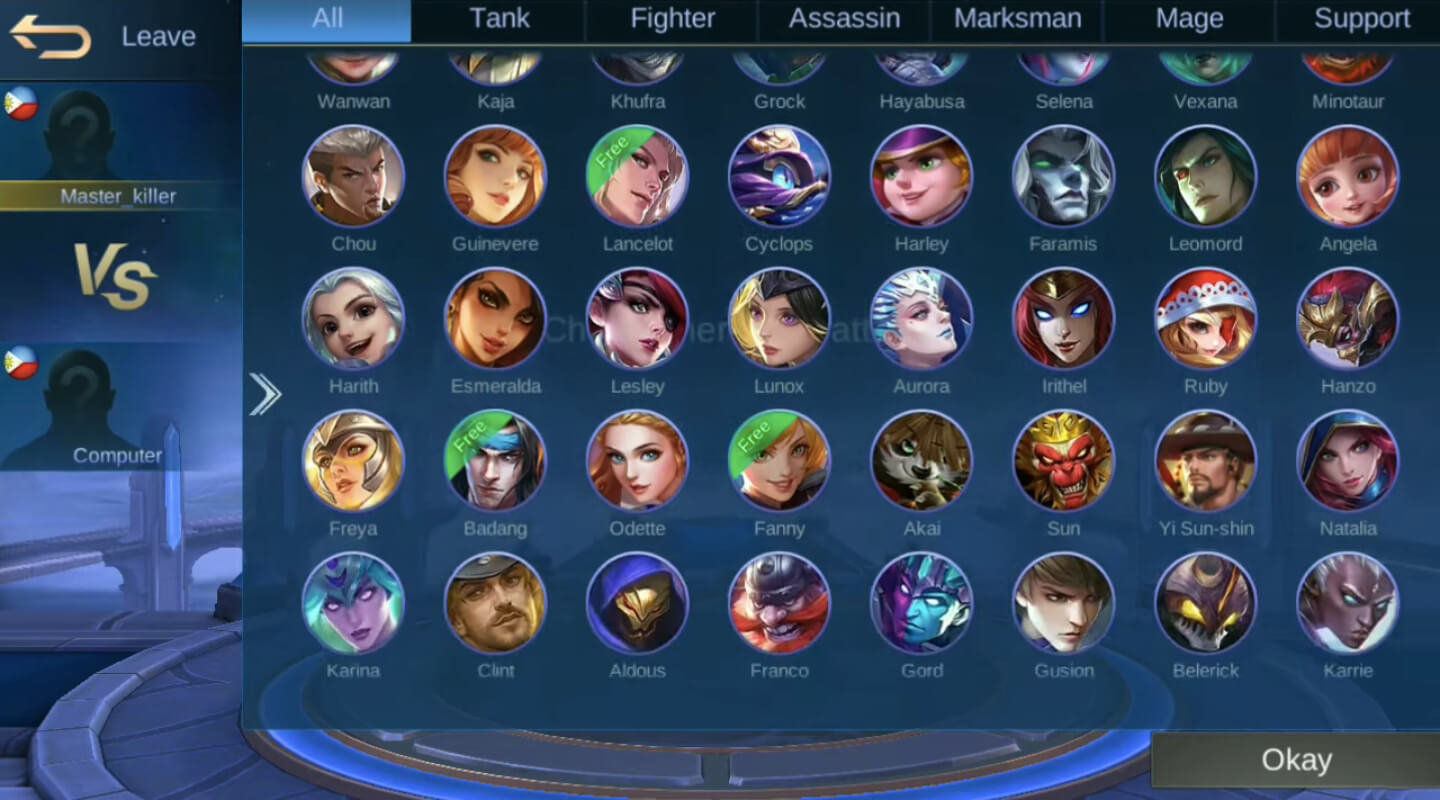This screenshot has width=1440, height=800.
Task: Select Aurora's hero portrait
Action: tap(921, 318)
